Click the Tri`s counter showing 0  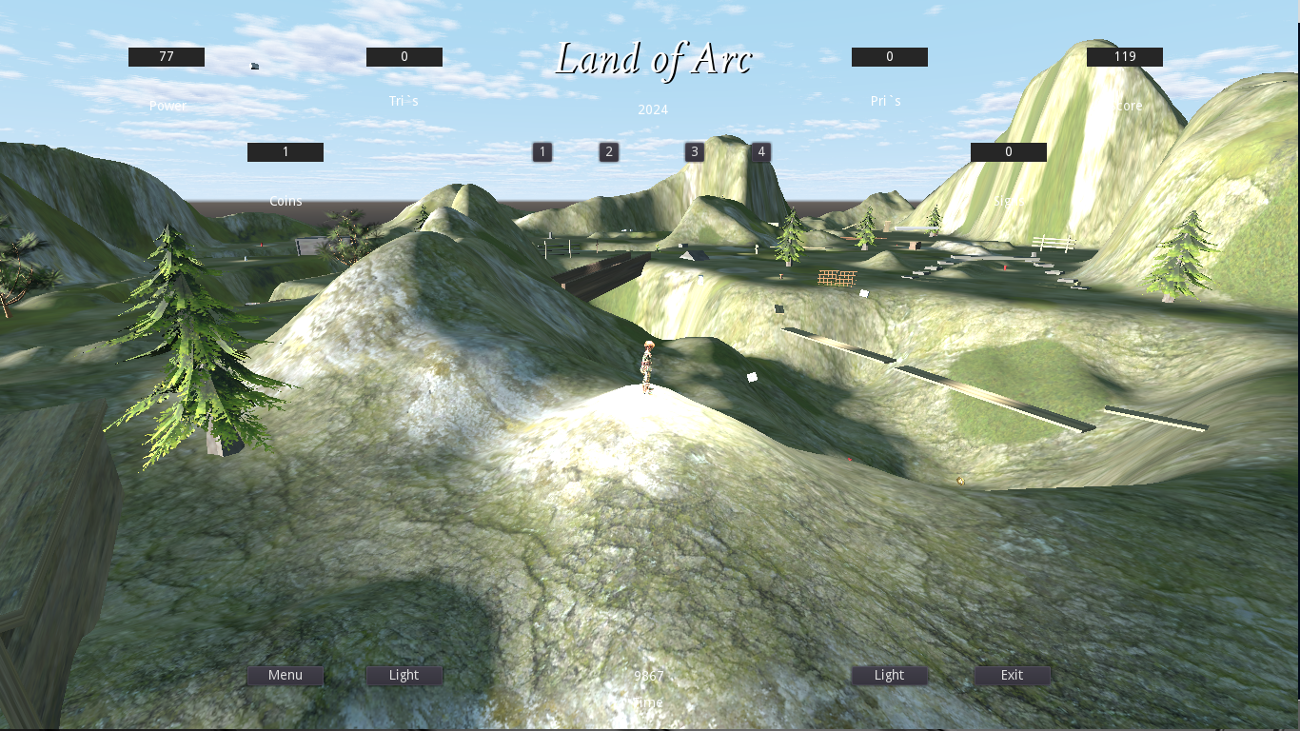point(403,56)
